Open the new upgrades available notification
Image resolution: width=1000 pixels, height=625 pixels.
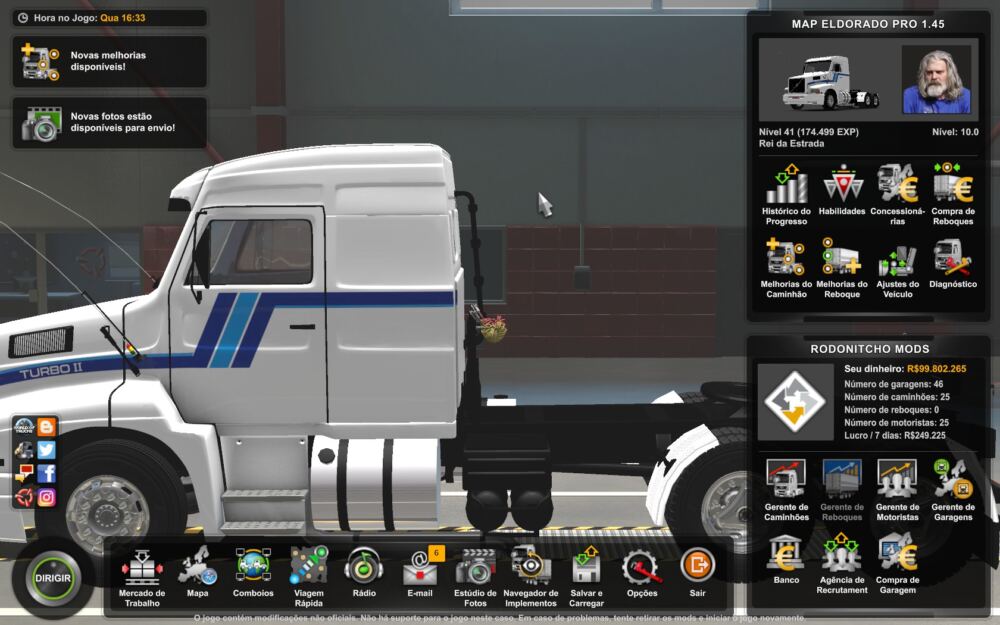click(109, 62)
